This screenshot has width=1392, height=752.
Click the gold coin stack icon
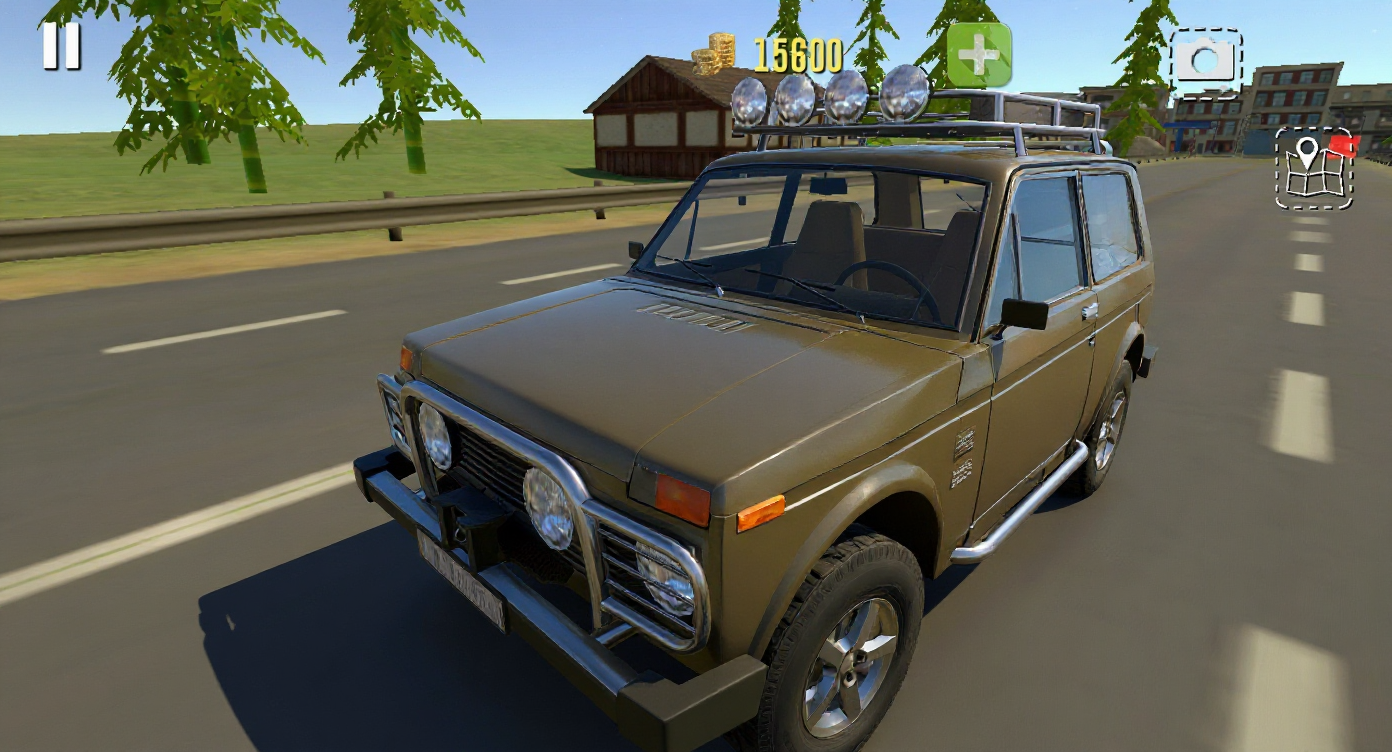coord(713,50)
